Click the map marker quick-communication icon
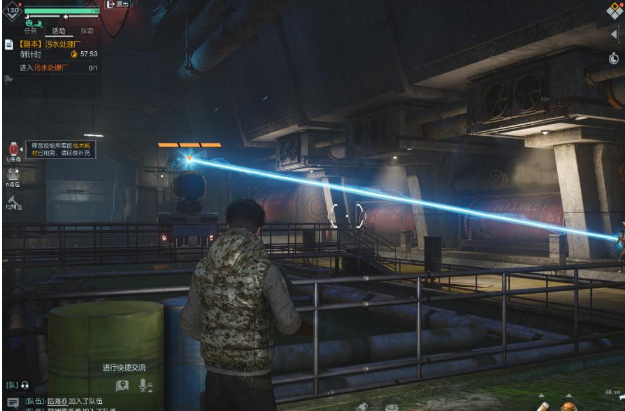 point(122,384)
